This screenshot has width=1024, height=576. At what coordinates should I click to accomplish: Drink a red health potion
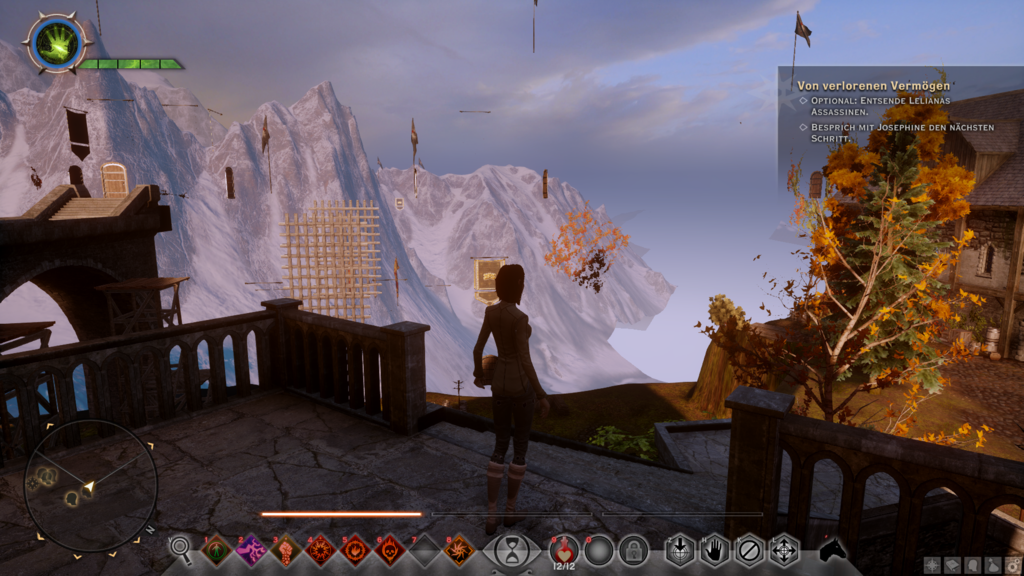tap(564, 549)
